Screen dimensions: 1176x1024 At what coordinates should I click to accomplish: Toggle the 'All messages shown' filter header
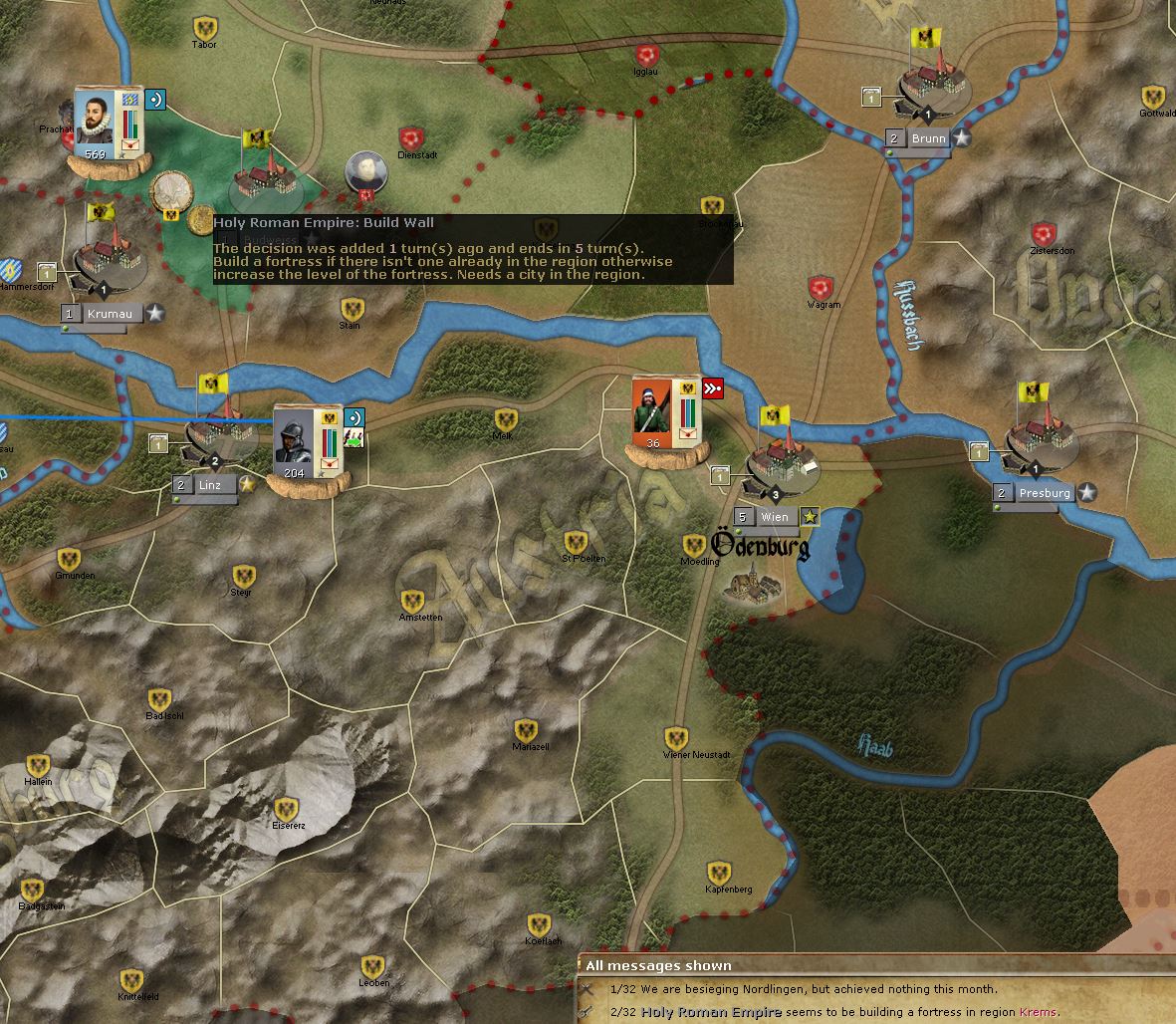[658, 965]
